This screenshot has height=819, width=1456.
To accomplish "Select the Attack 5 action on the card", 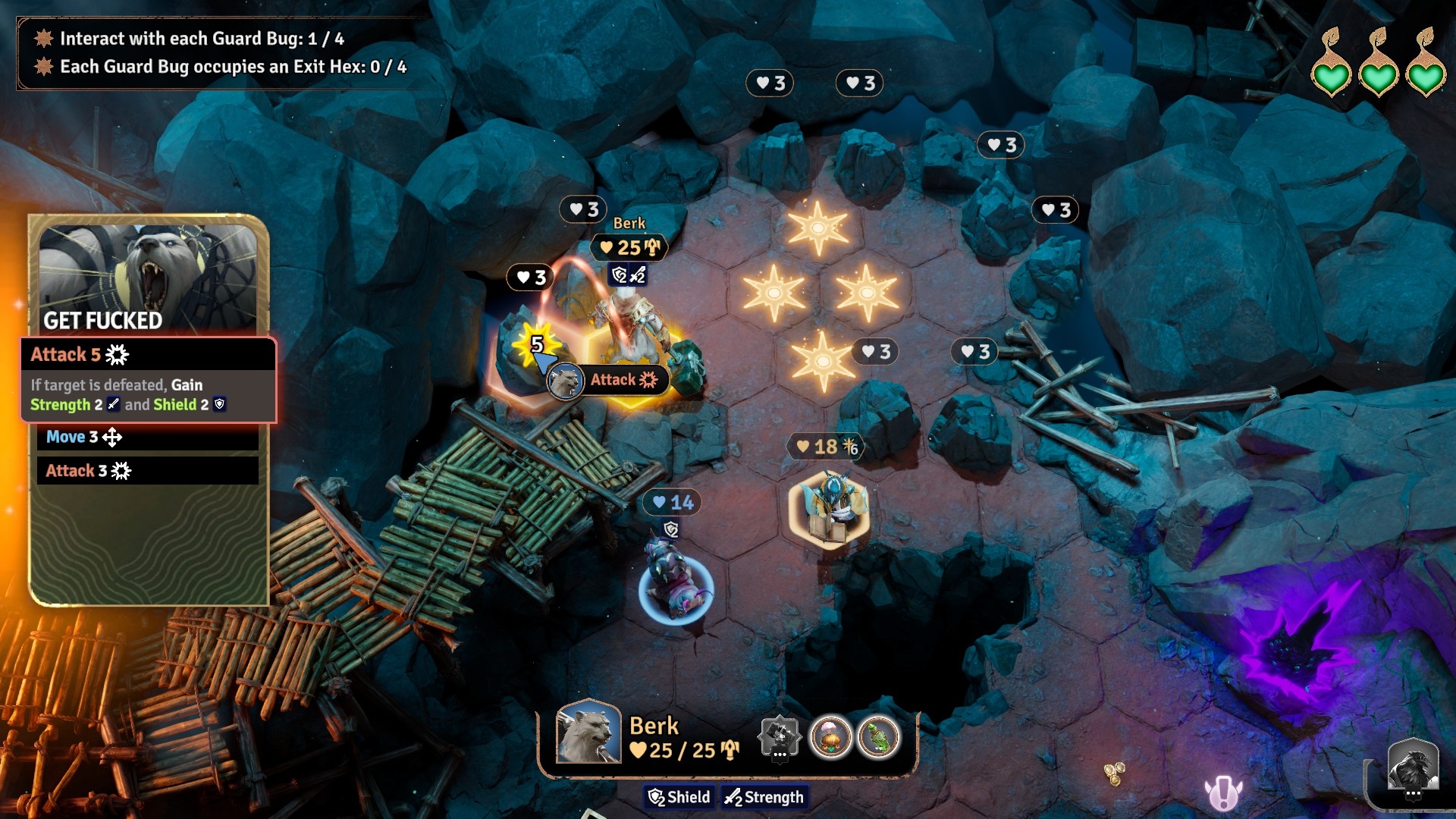I will click(x=148, y=355).
